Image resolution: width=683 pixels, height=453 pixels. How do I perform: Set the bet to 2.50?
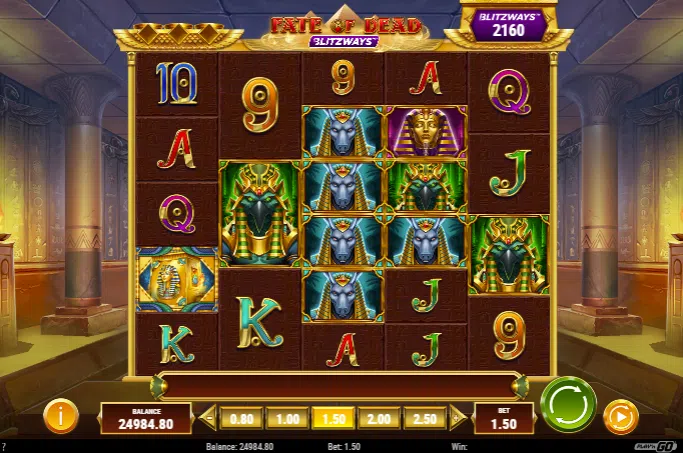pos(425,416)
